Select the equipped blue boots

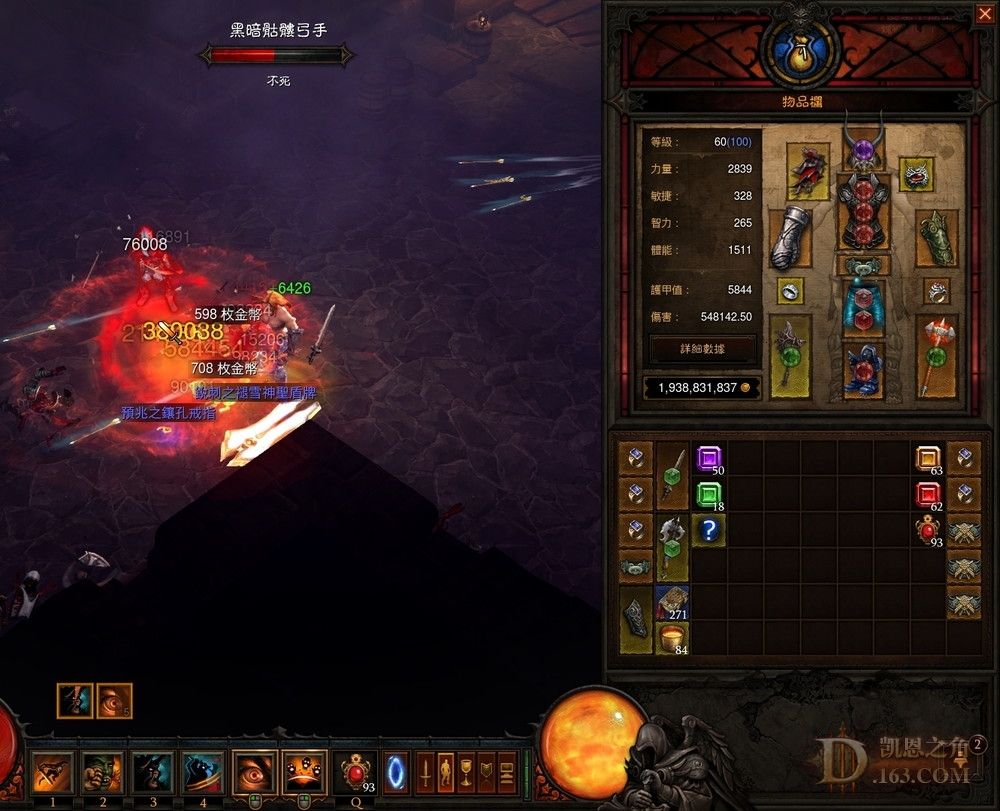(863, 369)
